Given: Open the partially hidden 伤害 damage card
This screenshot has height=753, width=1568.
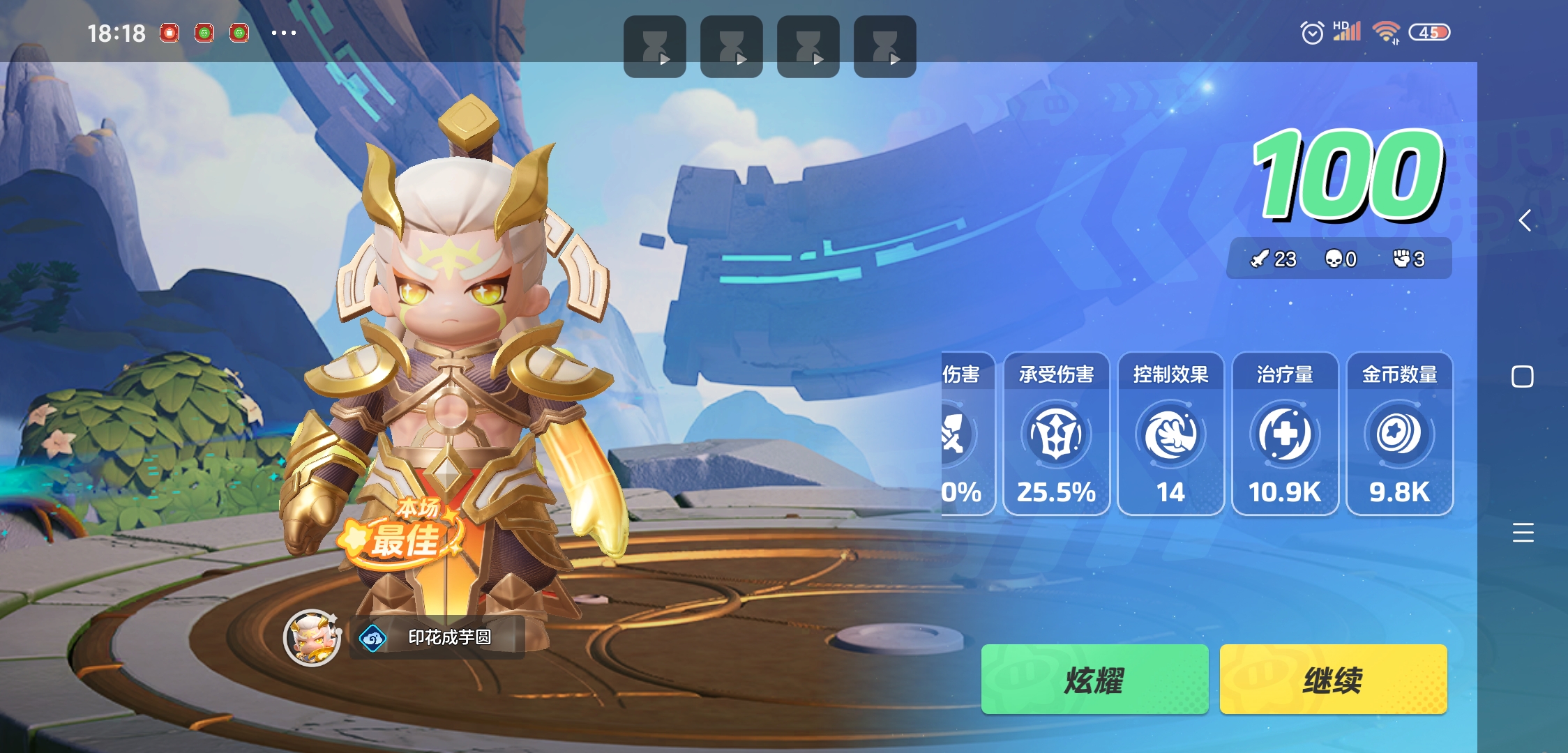Looking at the screenshot, I should (x=966, y=434).
